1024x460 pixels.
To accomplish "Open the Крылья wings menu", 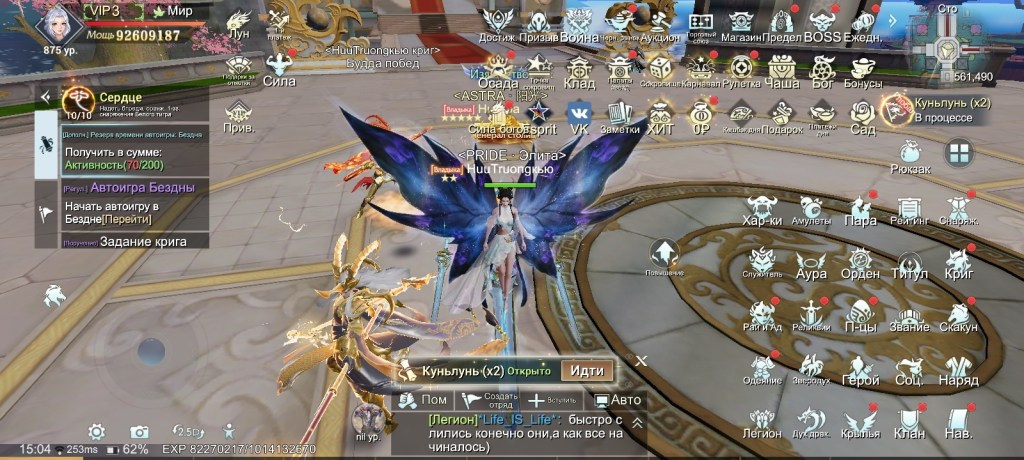I will pyautogui.click(x=860, y=422).
